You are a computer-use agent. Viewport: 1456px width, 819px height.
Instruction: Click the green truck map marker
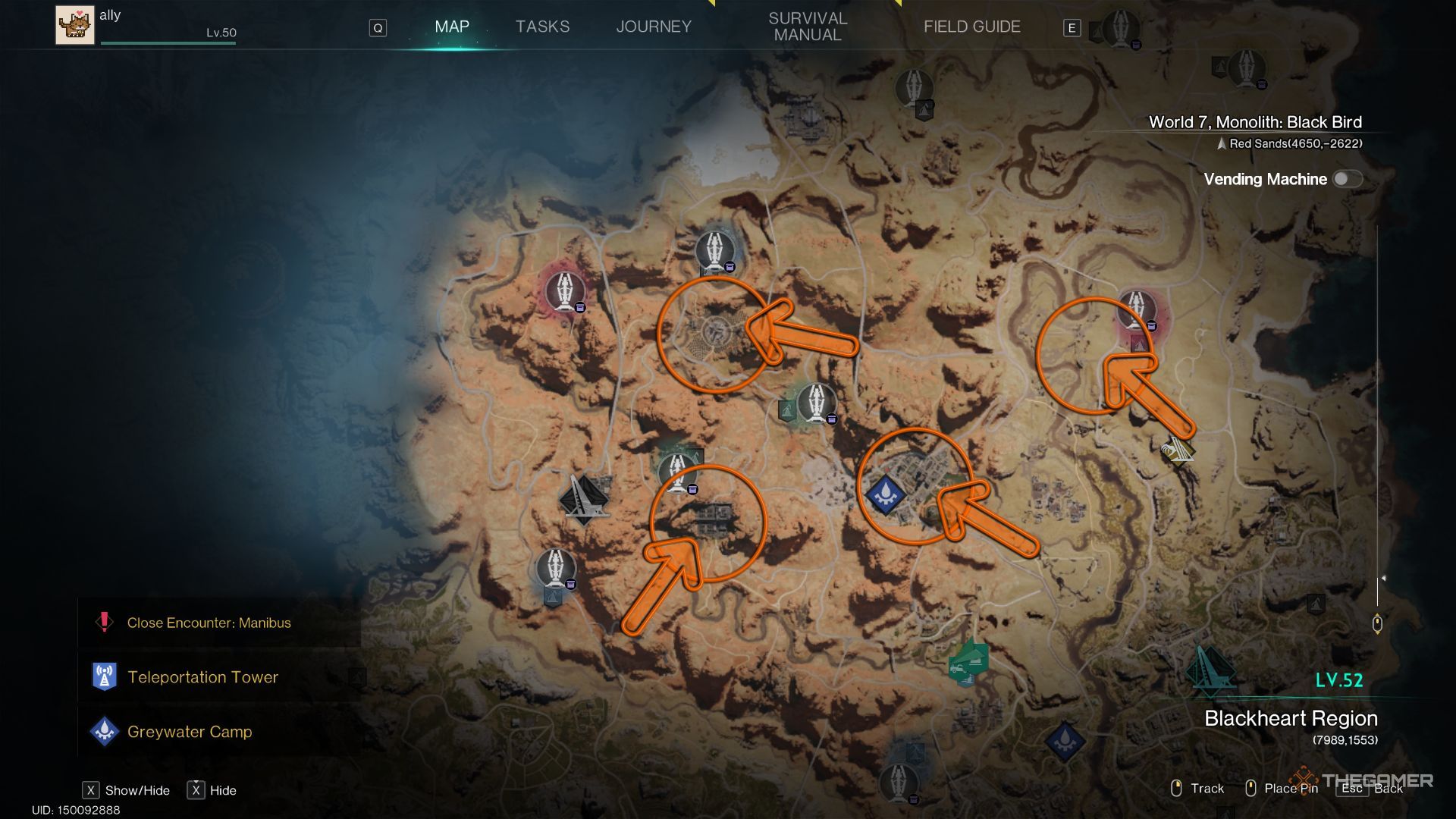[x=968, y=664]
